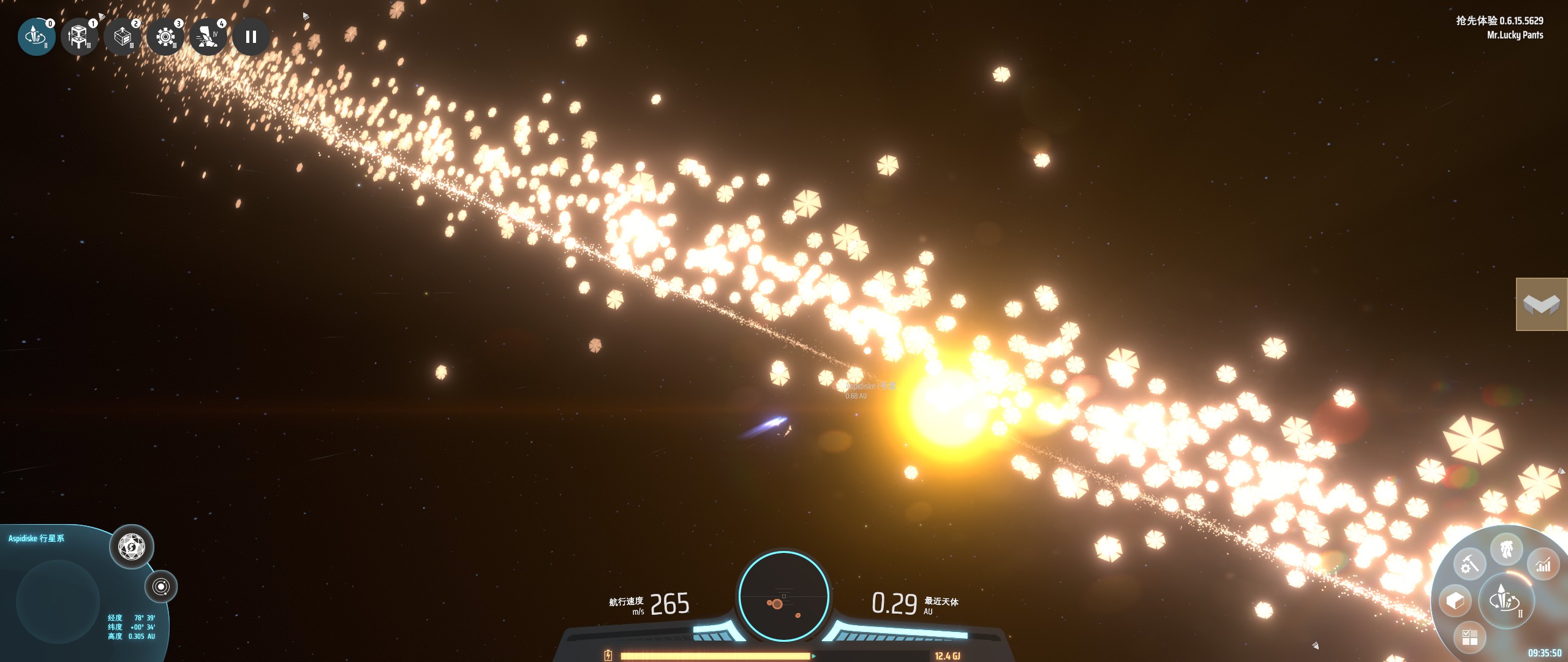
Task: Open the mecha panel
Action: point(1506,549)
